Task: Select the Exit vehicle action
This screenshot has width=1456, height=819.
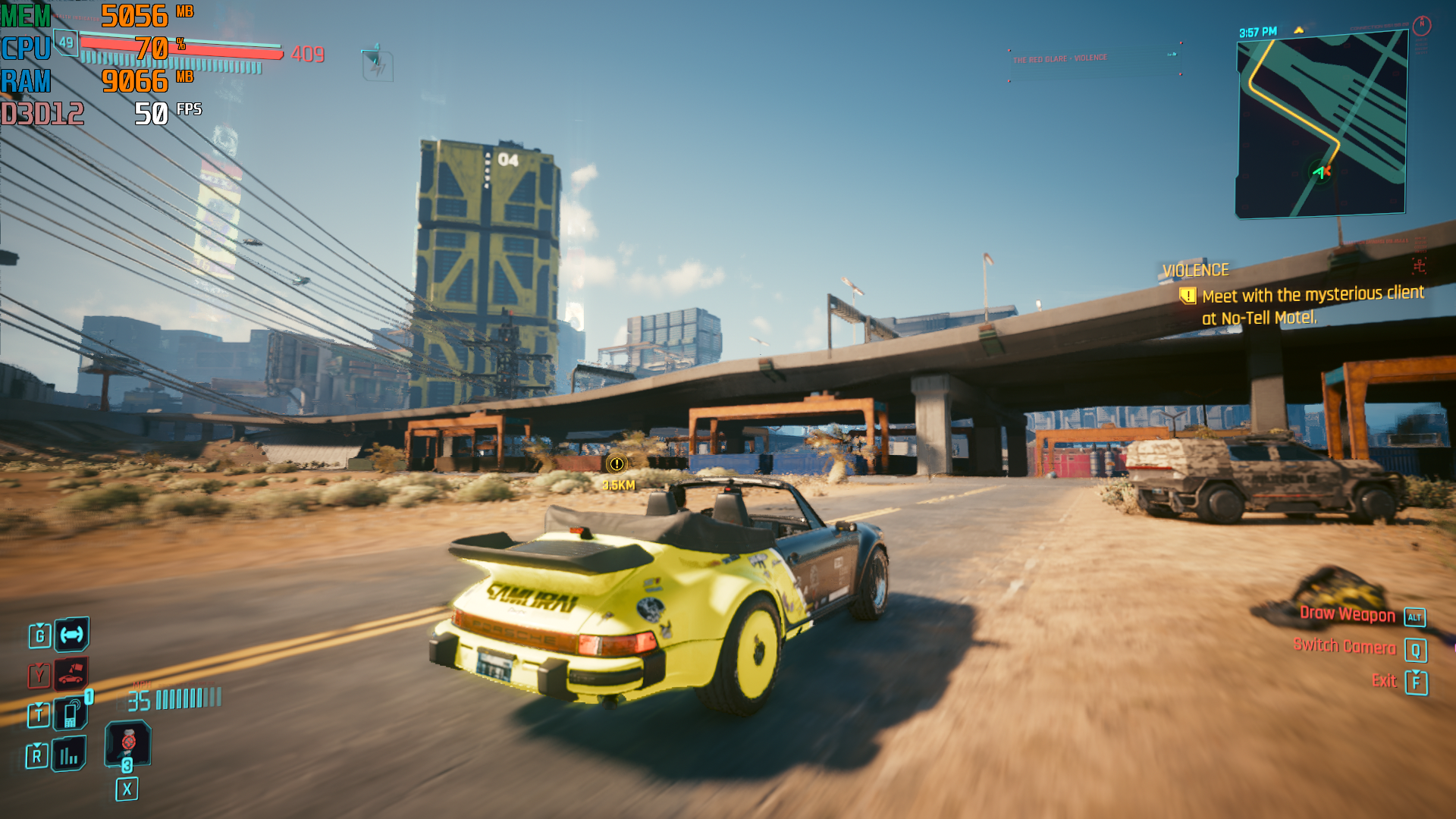Action: [1384, 681]
